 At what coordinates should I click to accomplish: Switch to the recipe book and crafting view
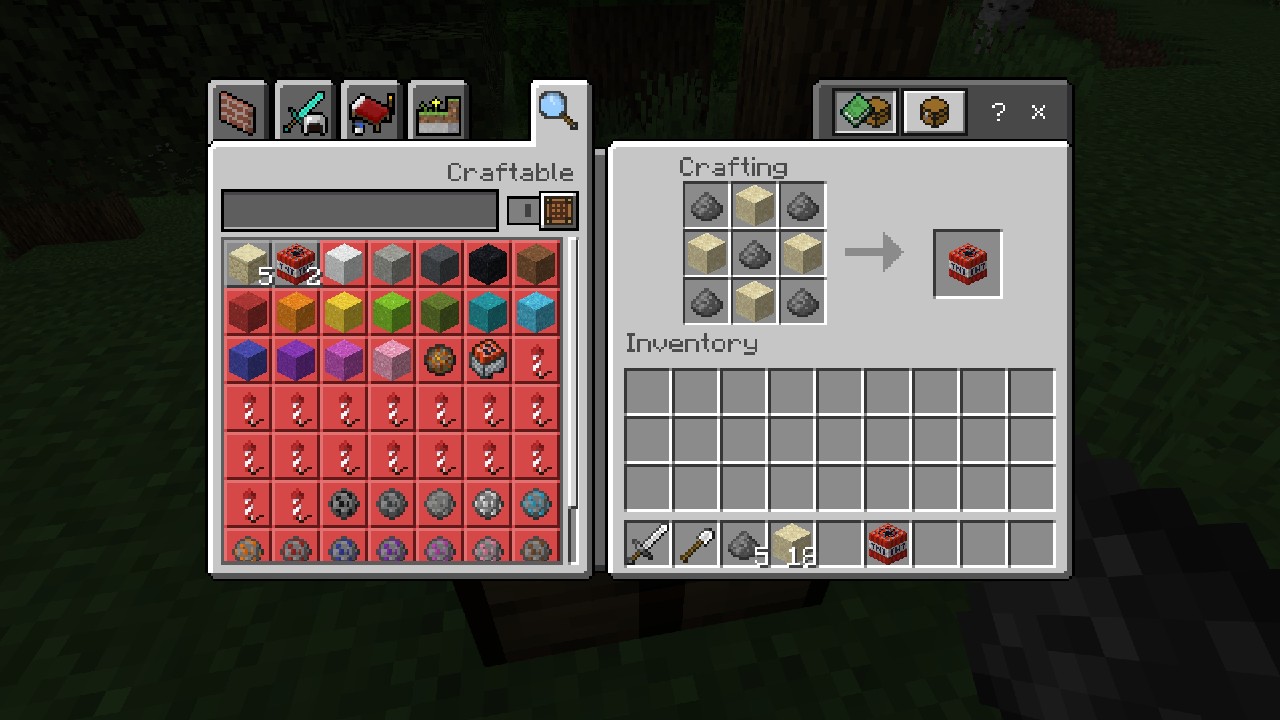tap(862, 111)
